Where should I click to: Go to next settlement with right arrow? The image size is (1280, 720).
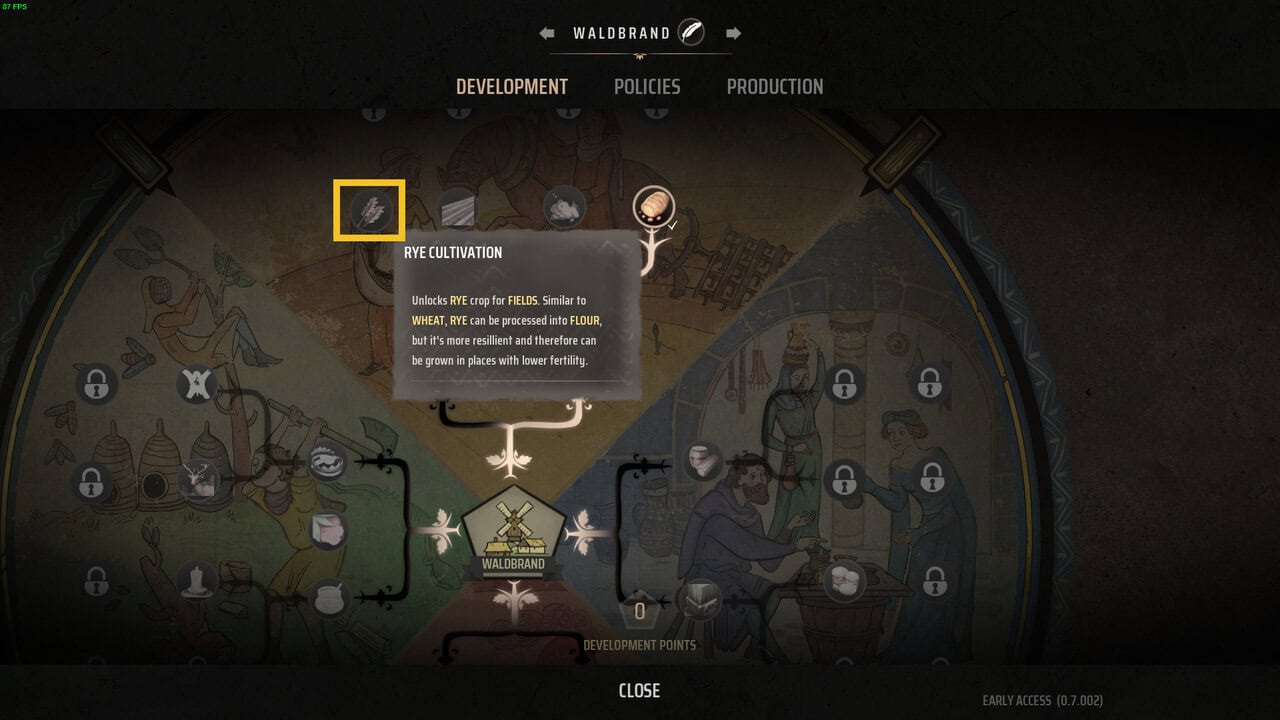click(x=733, y=33)
